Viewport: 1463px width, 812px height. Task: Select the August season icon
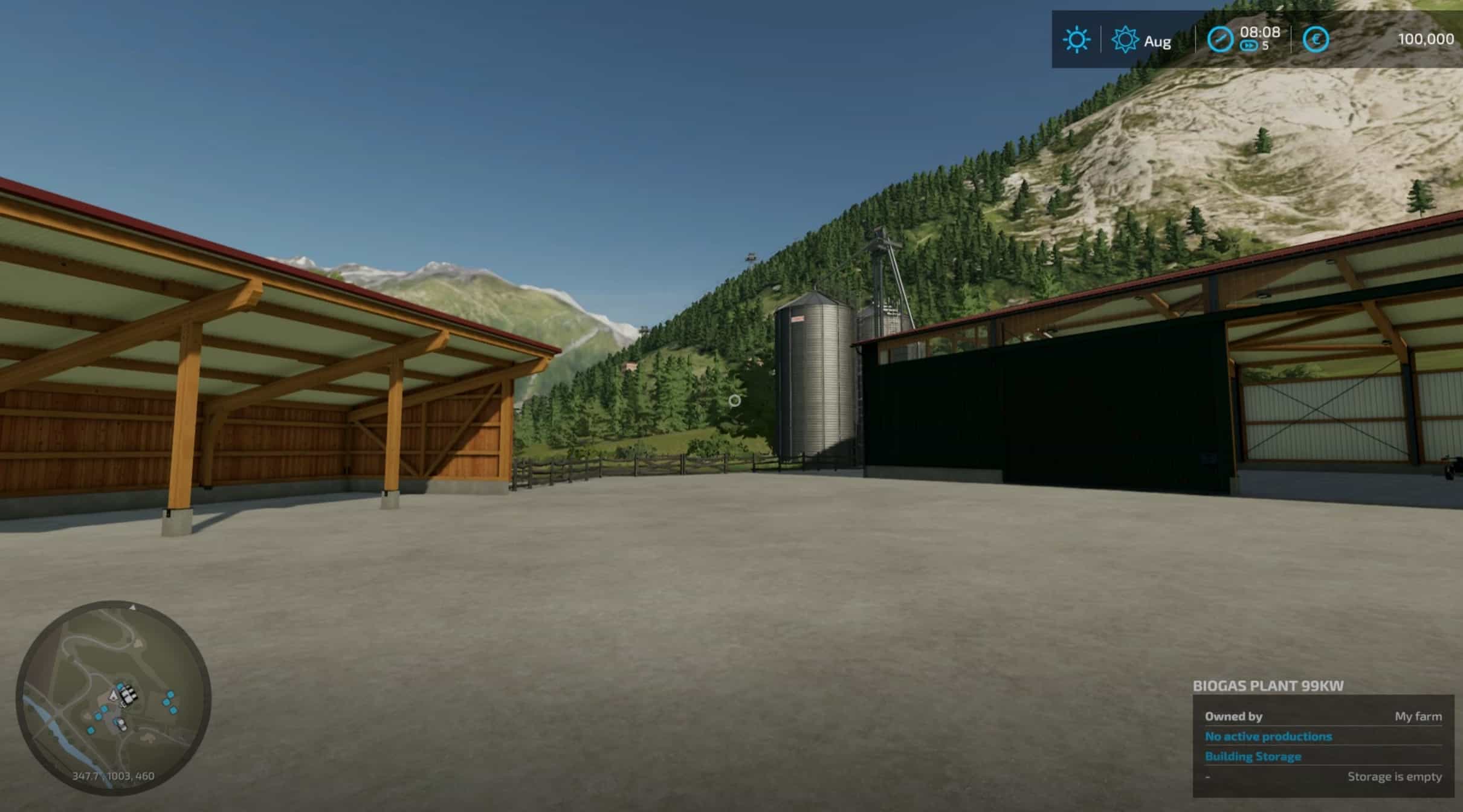(x=1125, y=40)
